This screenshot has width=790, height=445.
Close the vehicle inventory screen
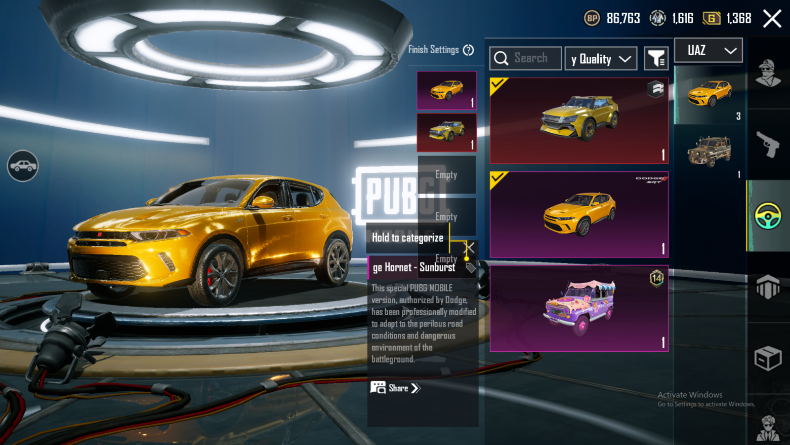[772, 18]
